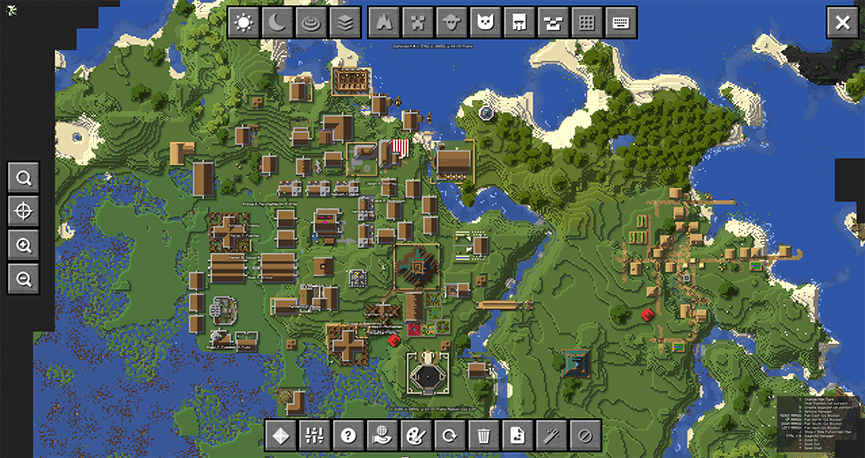Zoom in on the map
Viewport: 865px width, 458px height.
(x=23, y=245)
